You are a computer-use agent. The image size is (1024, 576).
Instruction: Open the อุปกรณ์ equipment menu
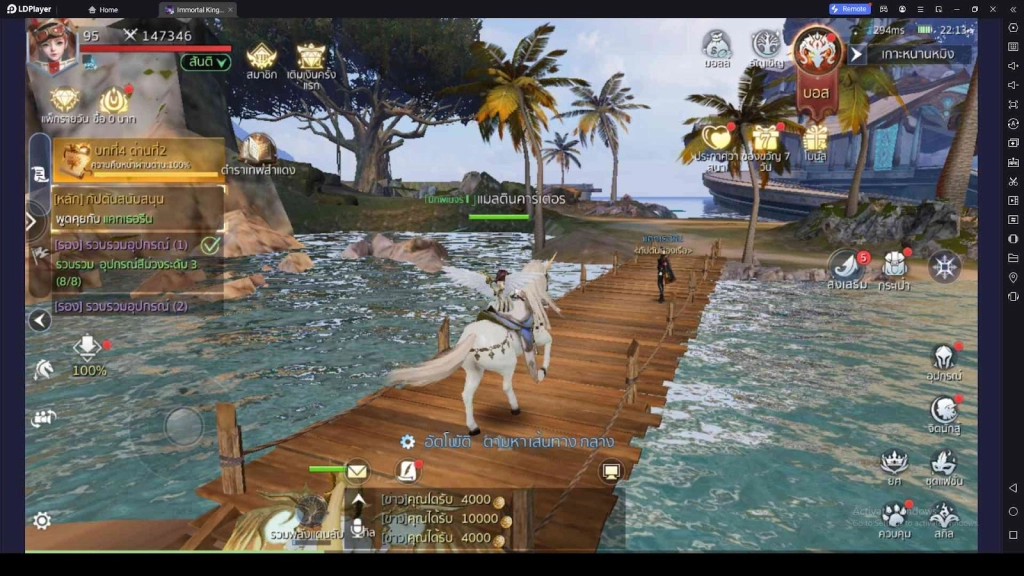coord(943,360)
